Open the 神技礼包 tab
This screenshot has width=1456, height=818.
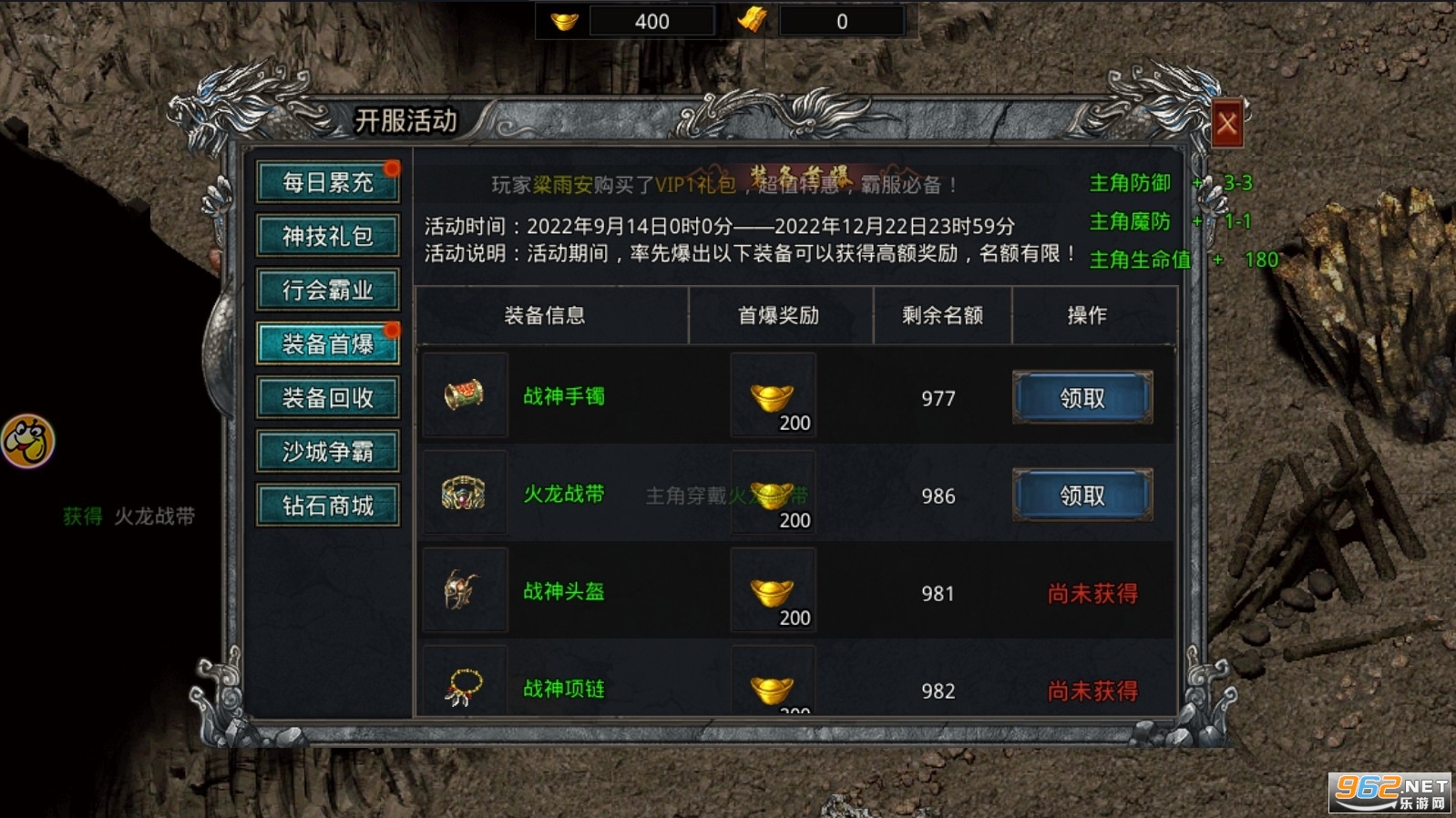(x=328, y=235)
